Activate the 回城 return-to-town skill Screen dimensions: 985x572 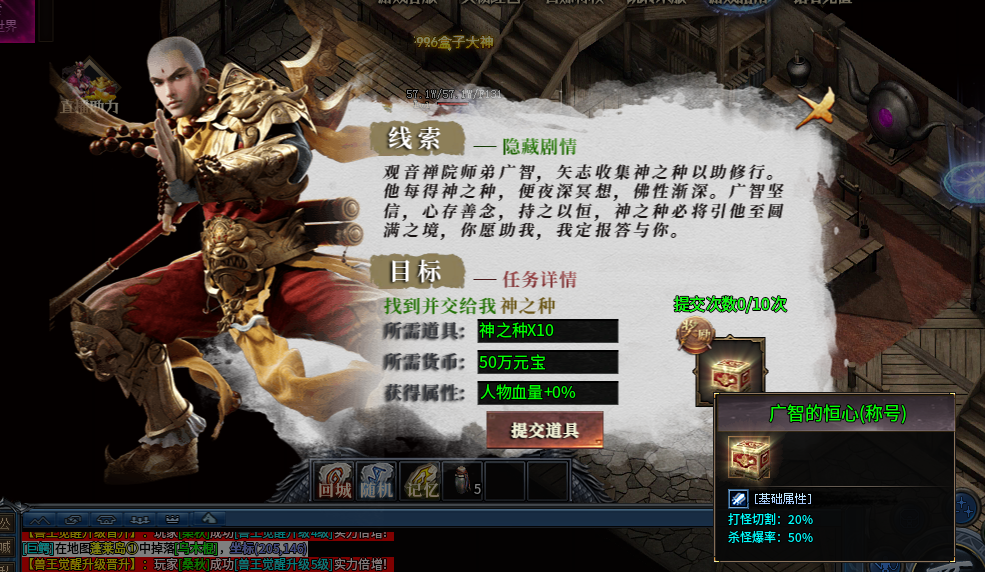pos(334,480)
